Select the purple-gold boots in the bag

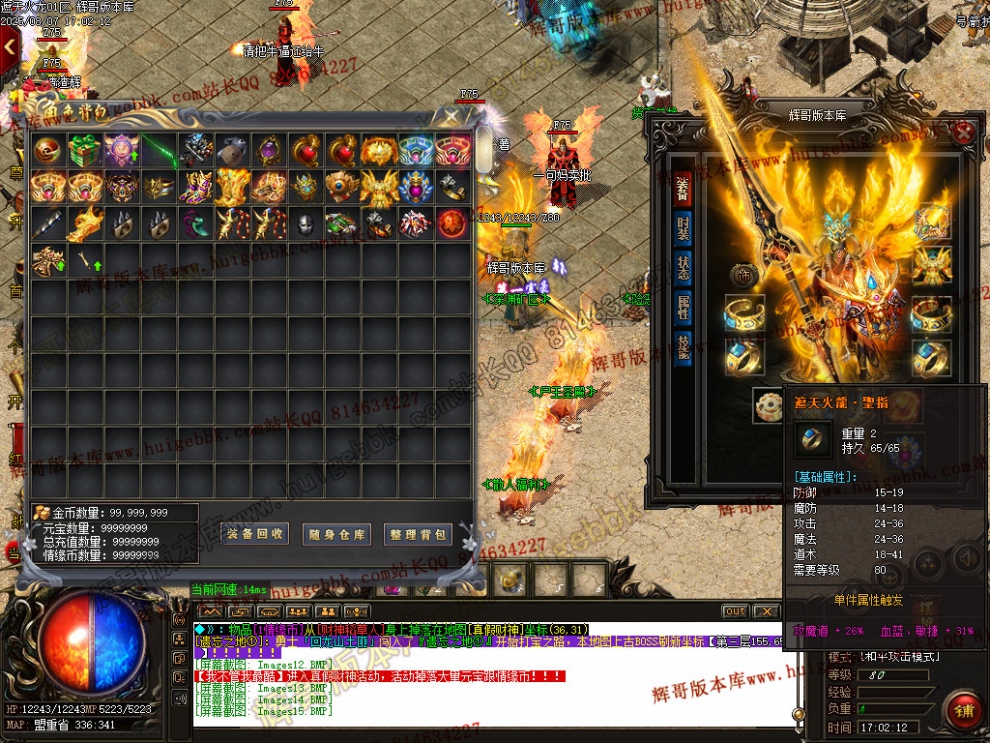pyautogui.click(x=195, y=187)
